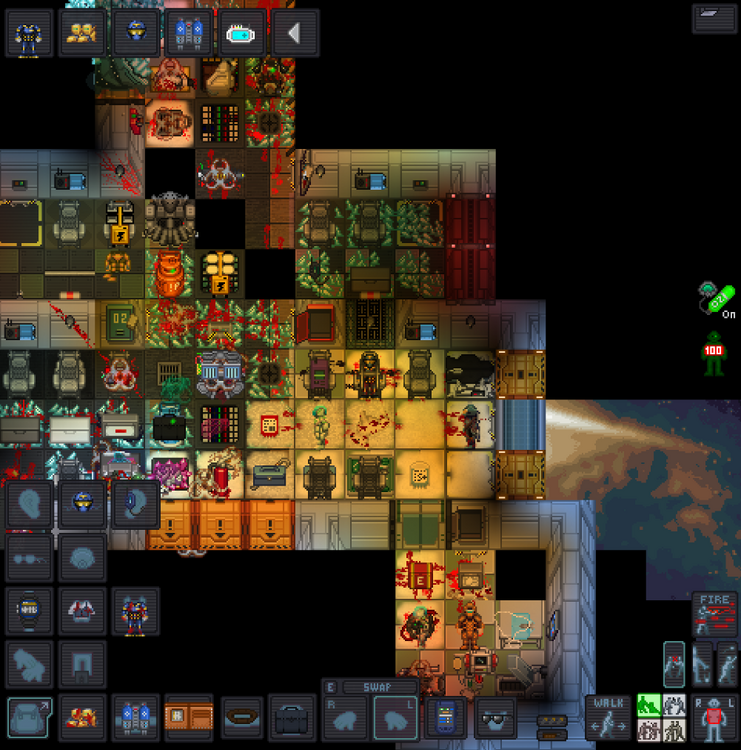This screenshot has width=741, height=750.
Task: Select the dark briefcase storage slot
Action: (x=292, y=717)
